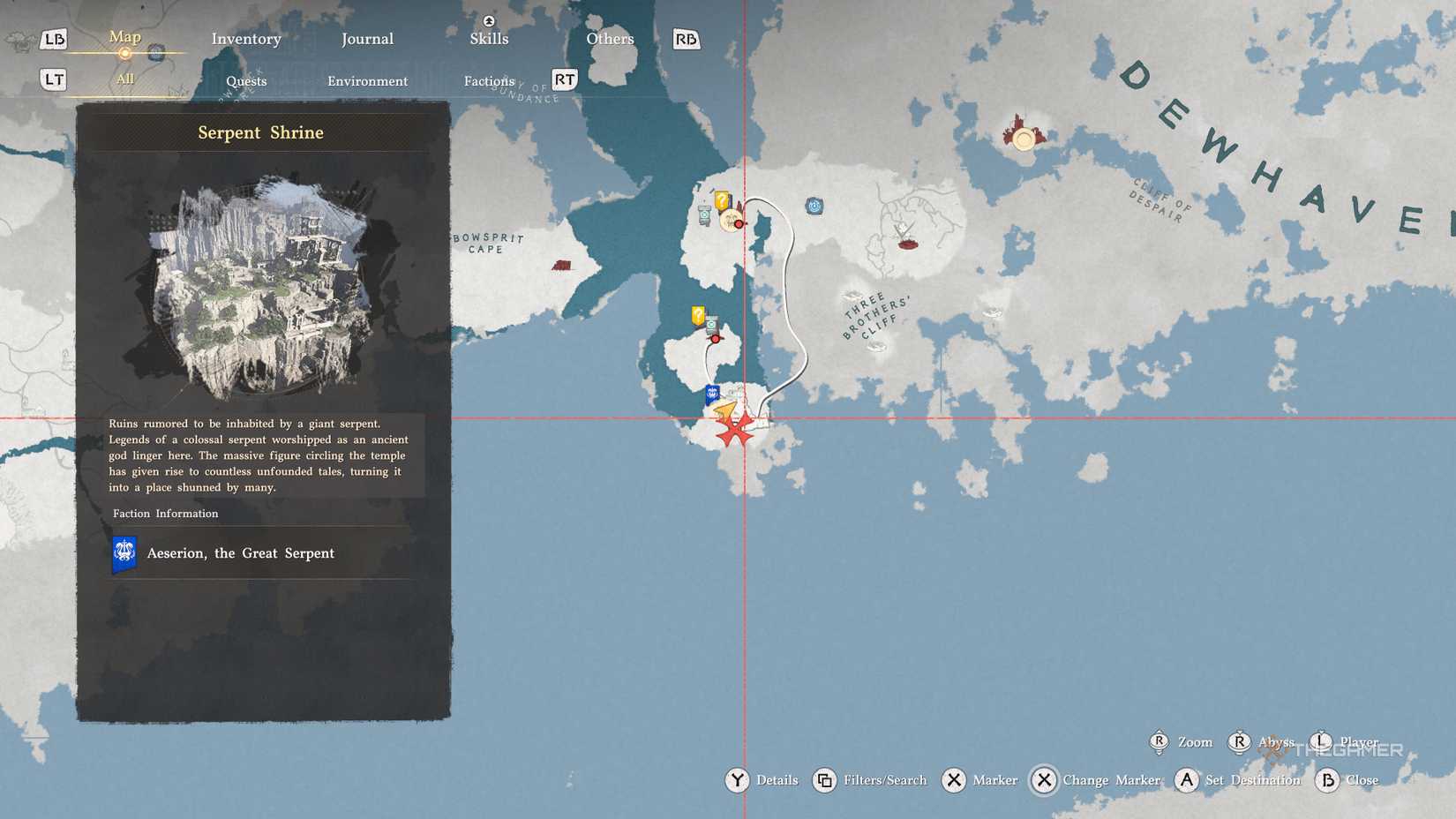The image size is (1456, 819).
Task: Open Filters/Search from the bottom bar
Action: click(882, 780)
